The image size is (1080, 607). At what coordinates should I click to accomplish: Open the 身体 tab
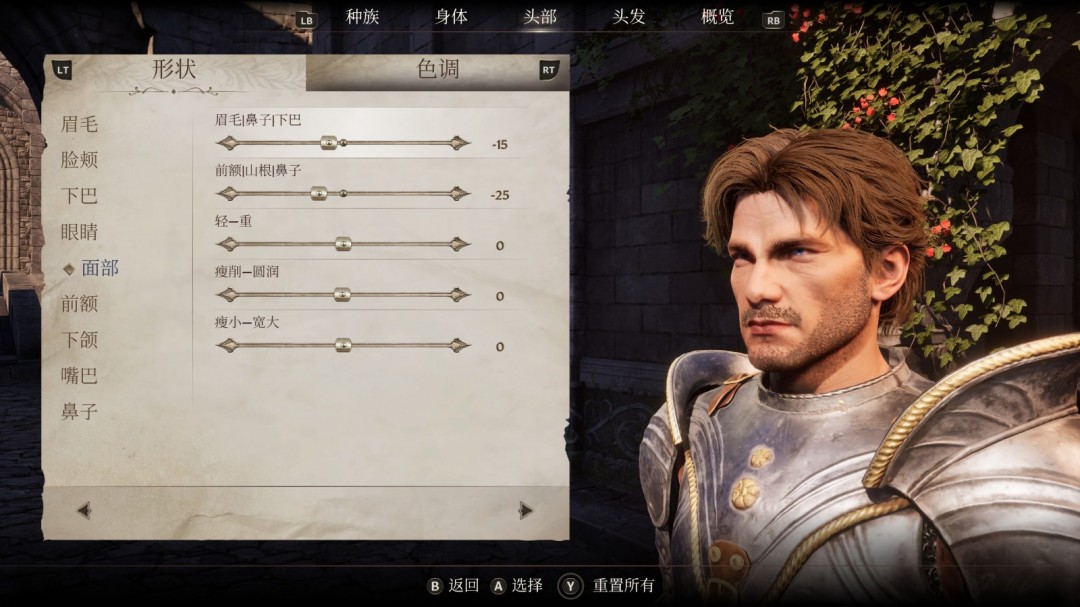451,17
